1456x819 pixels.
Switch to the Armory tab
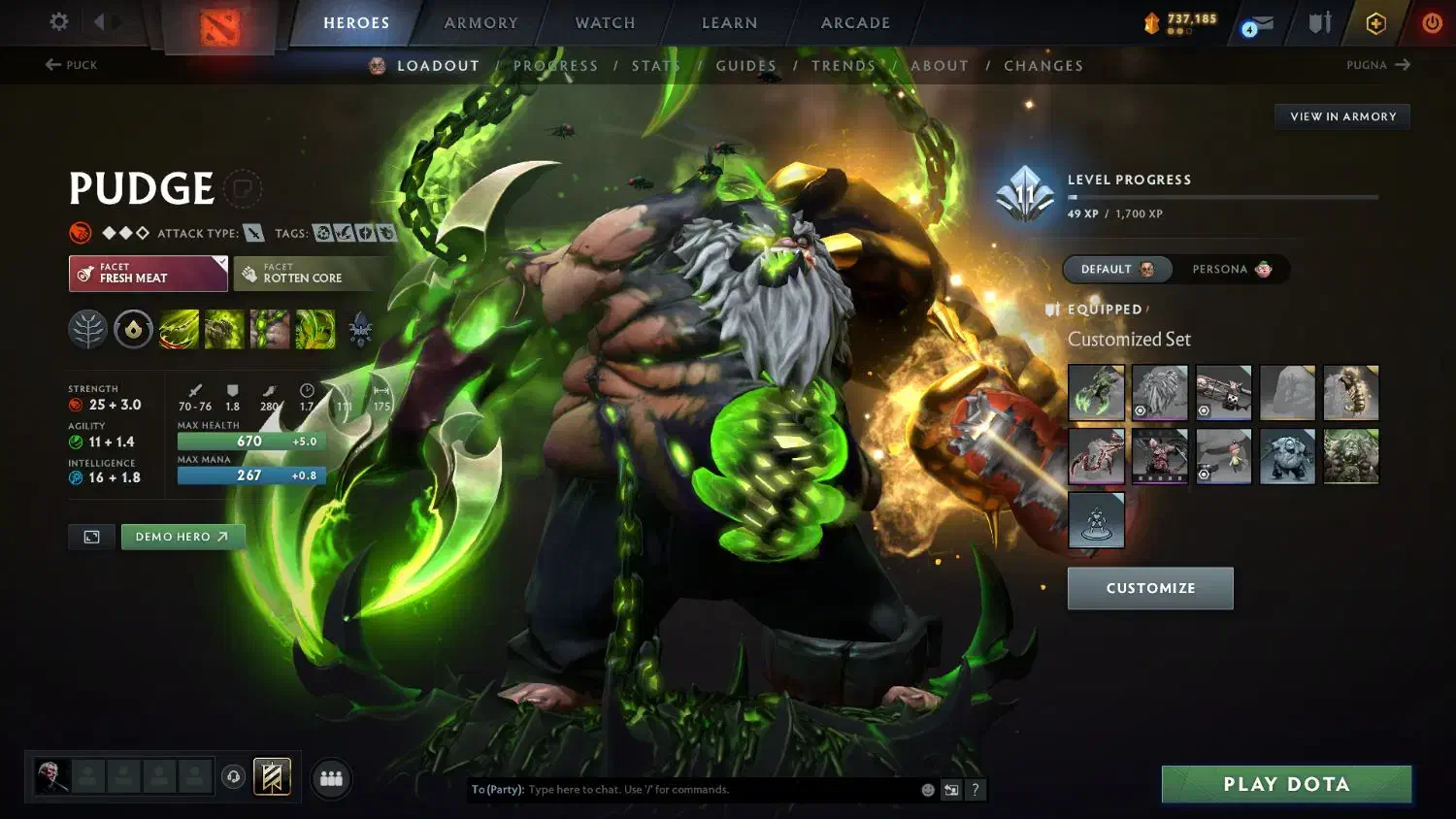click(x=479, y=22)
